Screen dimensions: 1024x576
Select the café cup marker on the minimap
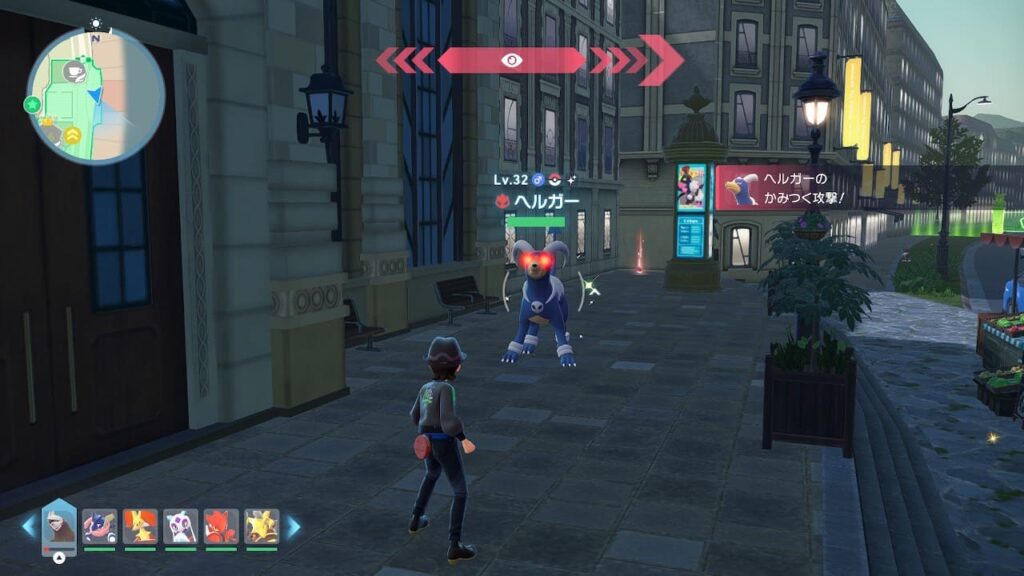(x=74, y=71)
